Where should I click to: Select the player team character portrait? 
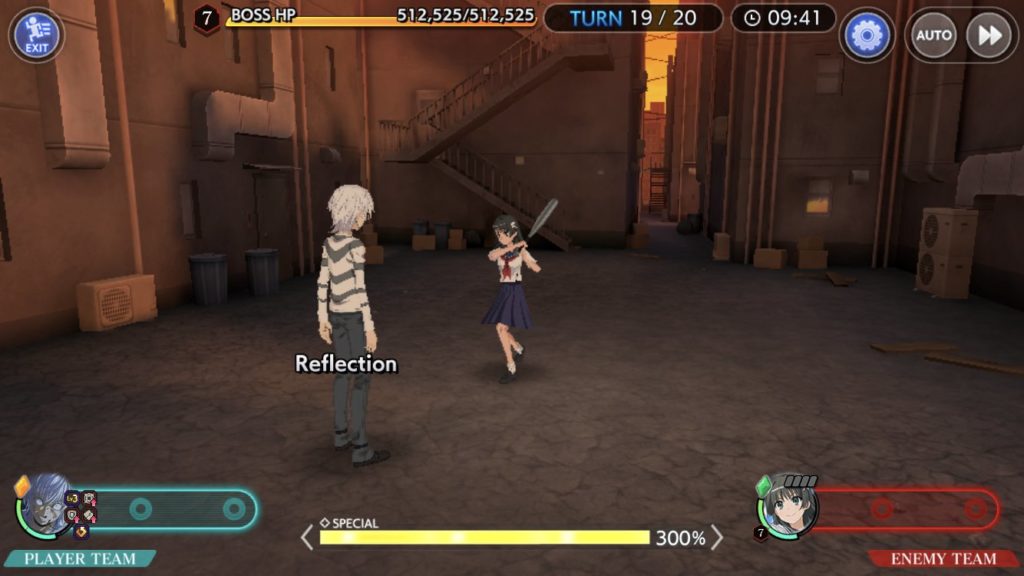click(x=46, y=506)
